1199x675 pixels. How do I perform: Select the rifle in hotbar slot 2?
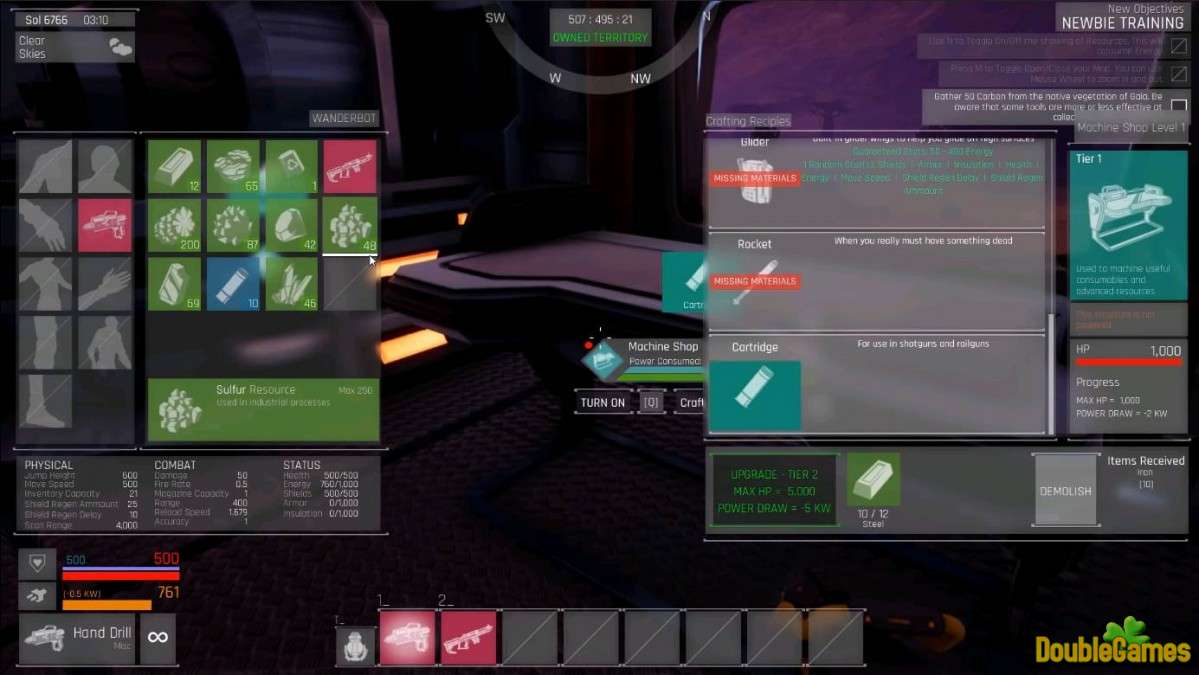coord(468,638)
